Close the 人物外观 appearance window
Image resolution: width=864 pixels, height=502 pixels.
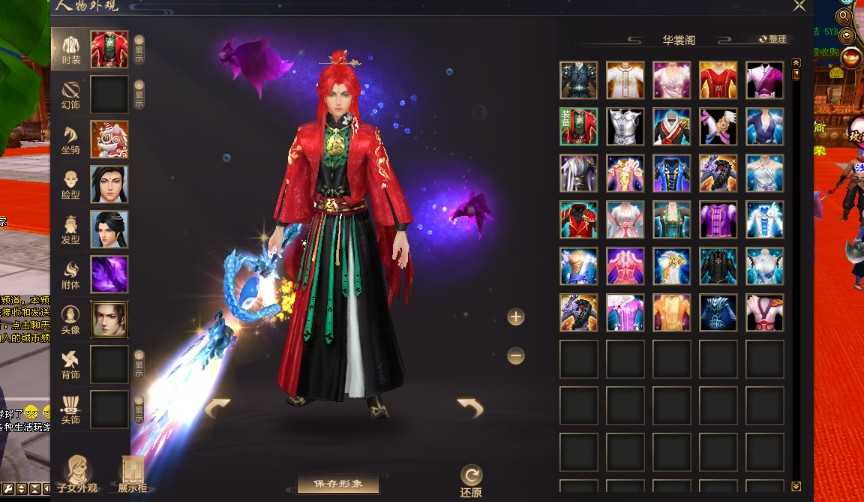coord(799,6)
